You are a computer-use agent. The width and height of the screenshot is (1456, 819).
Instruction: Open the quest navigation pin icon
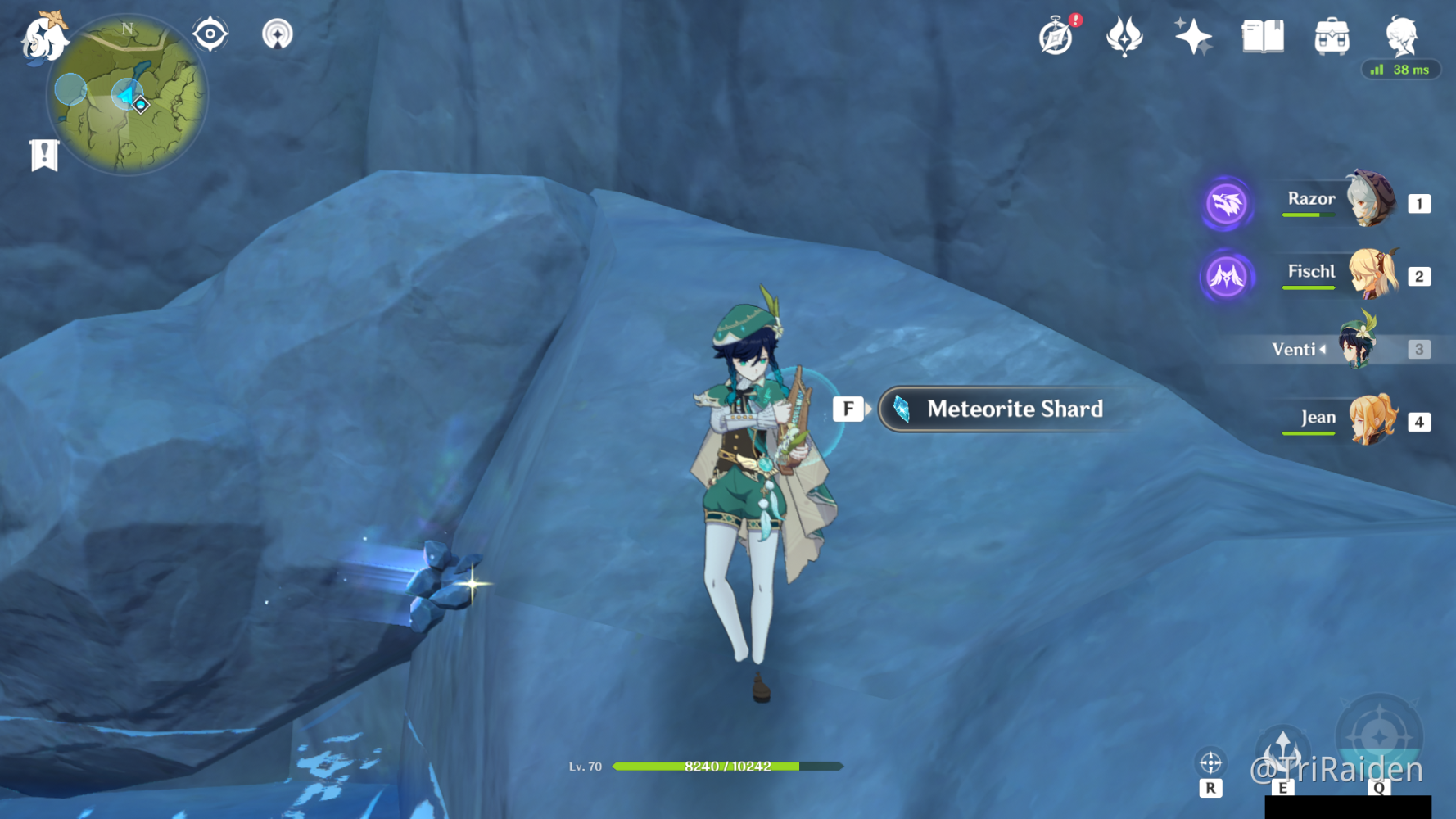[x=277, y=34]
